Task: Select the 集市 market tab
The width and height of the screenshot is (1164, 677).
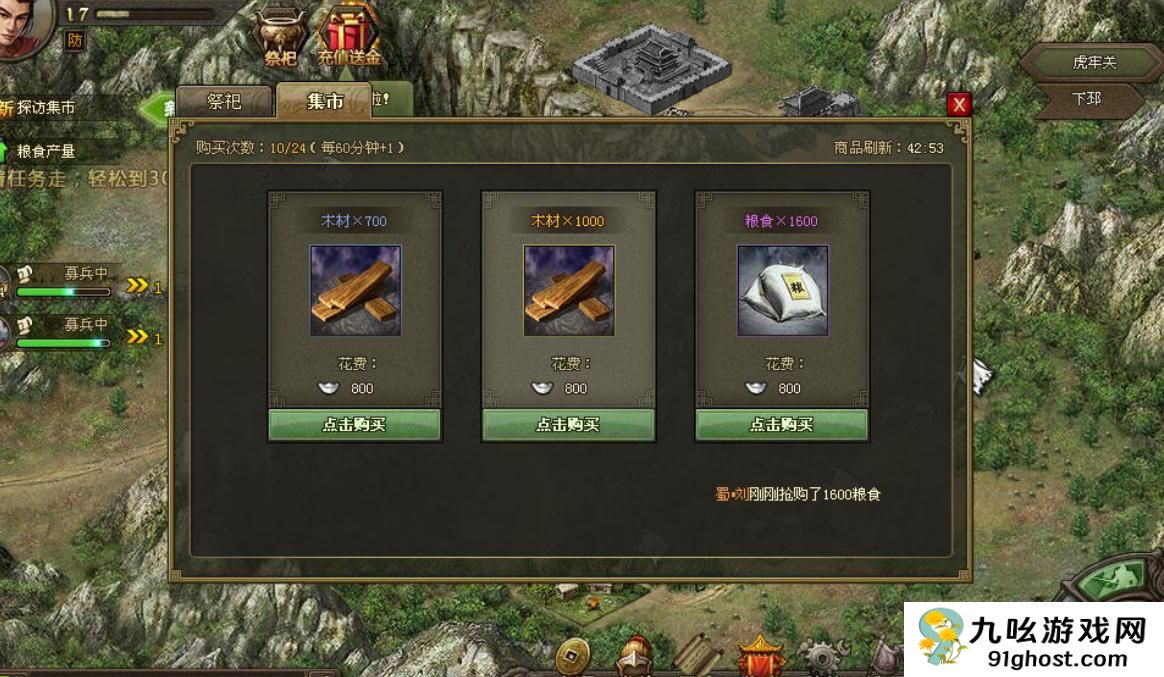Action: [325, 101]
